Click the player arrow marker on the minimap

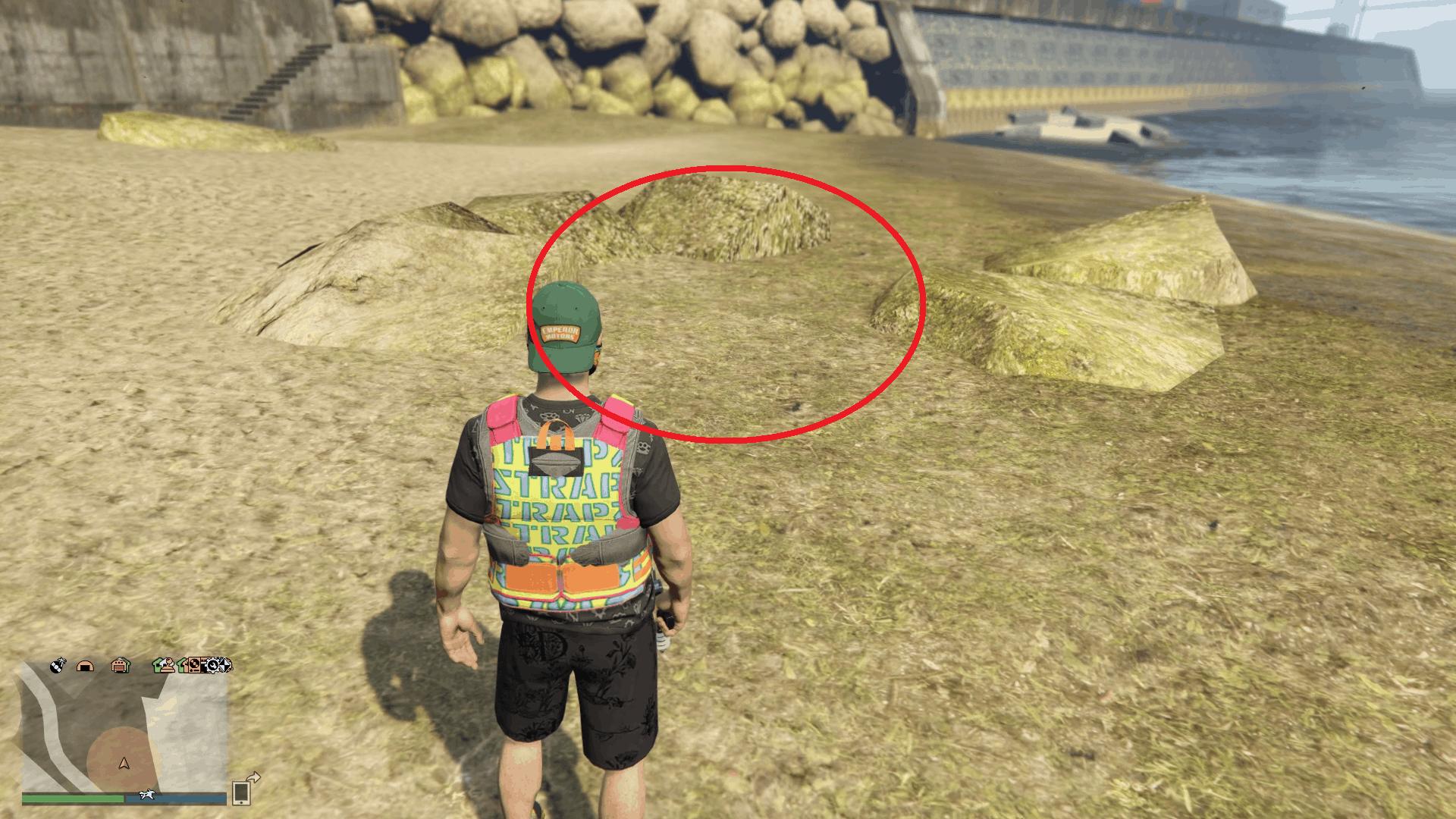pos(124,764)
